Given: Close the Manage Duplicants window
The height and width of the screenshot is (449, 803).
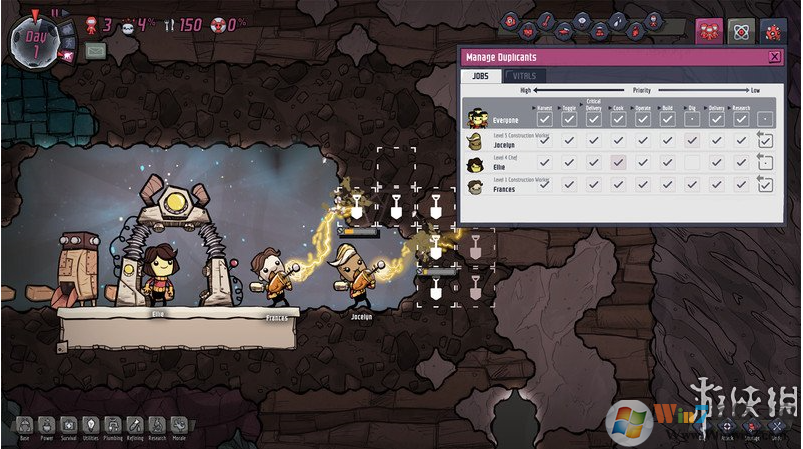Looking at the screenshot, I should [x=774, y=57].
